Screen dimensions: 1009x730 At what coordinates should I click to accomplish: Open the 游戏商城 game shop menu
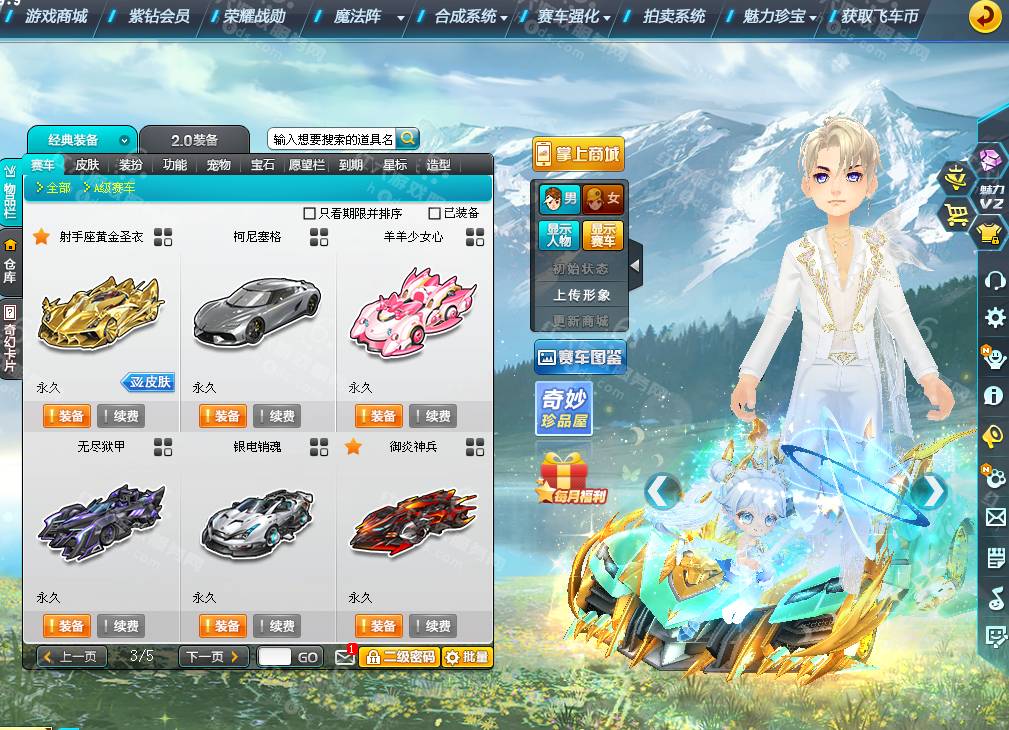click(56, 16)
